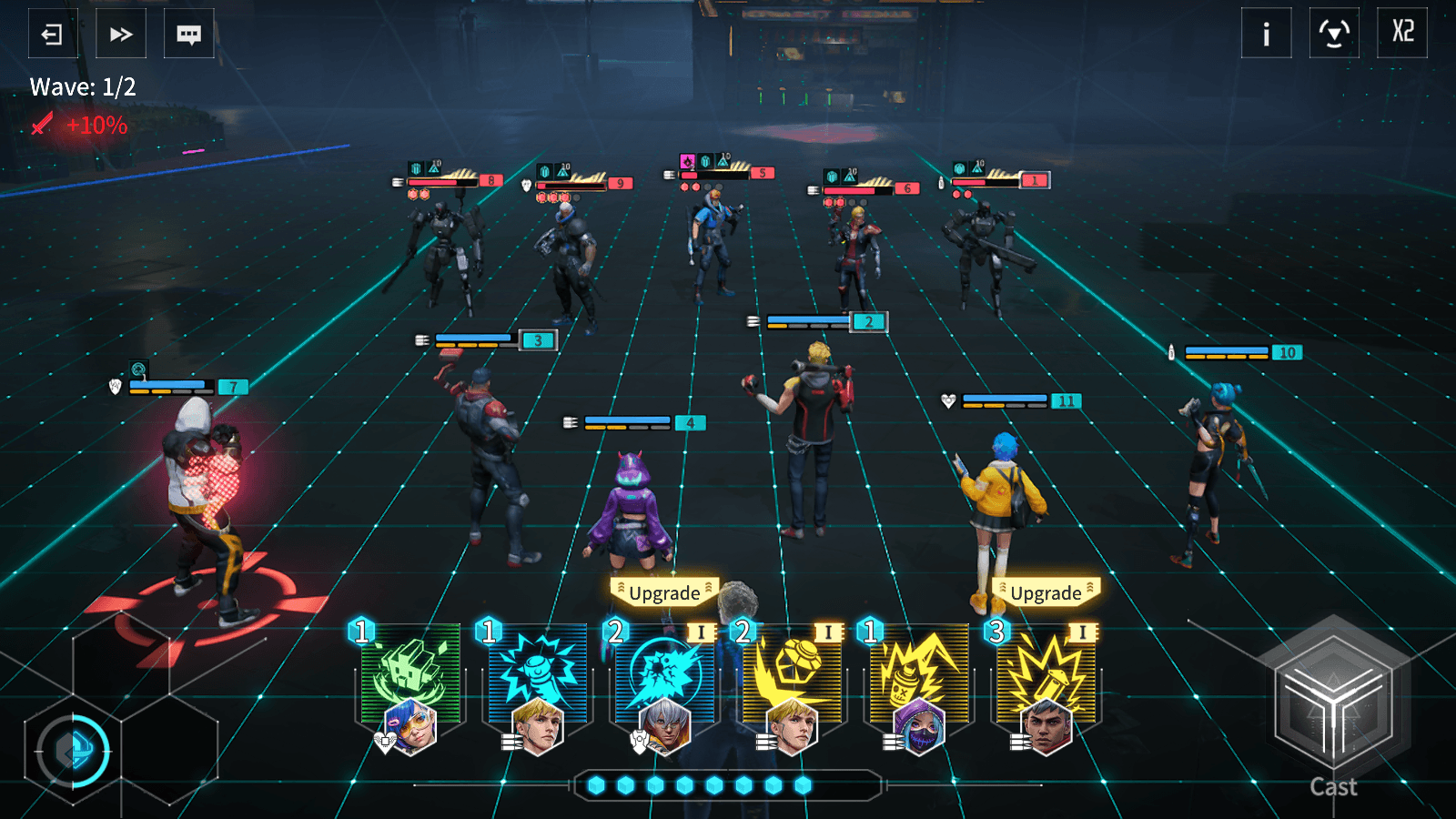1456x819 pixels.
Task: Open the battle info panel via the i icon
Action: [x=1266, y=34]
